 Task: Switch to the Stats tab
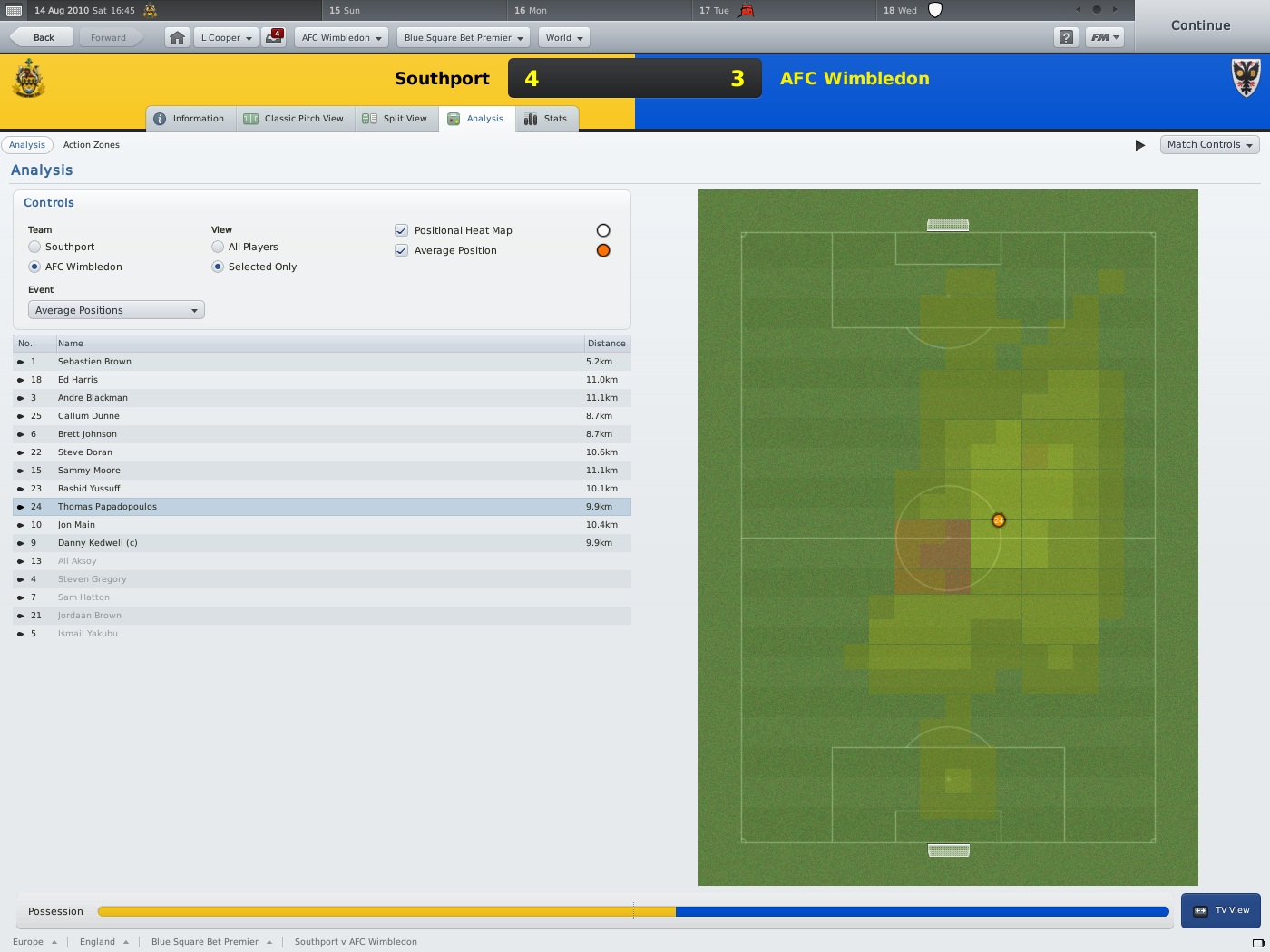[546, 118]
